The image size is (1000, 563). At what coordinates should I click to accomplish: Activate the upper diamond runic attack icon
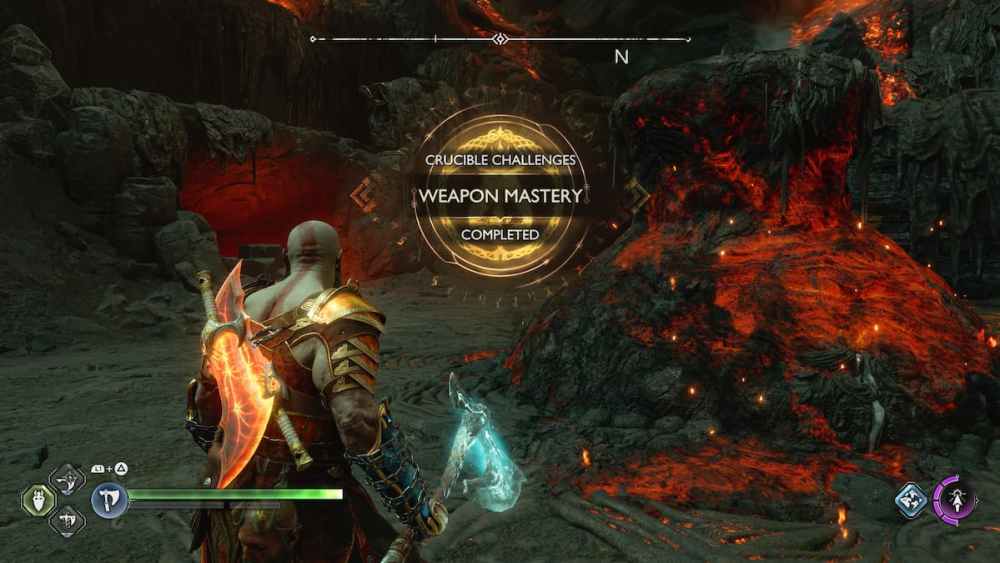click(x=67, y=481)
